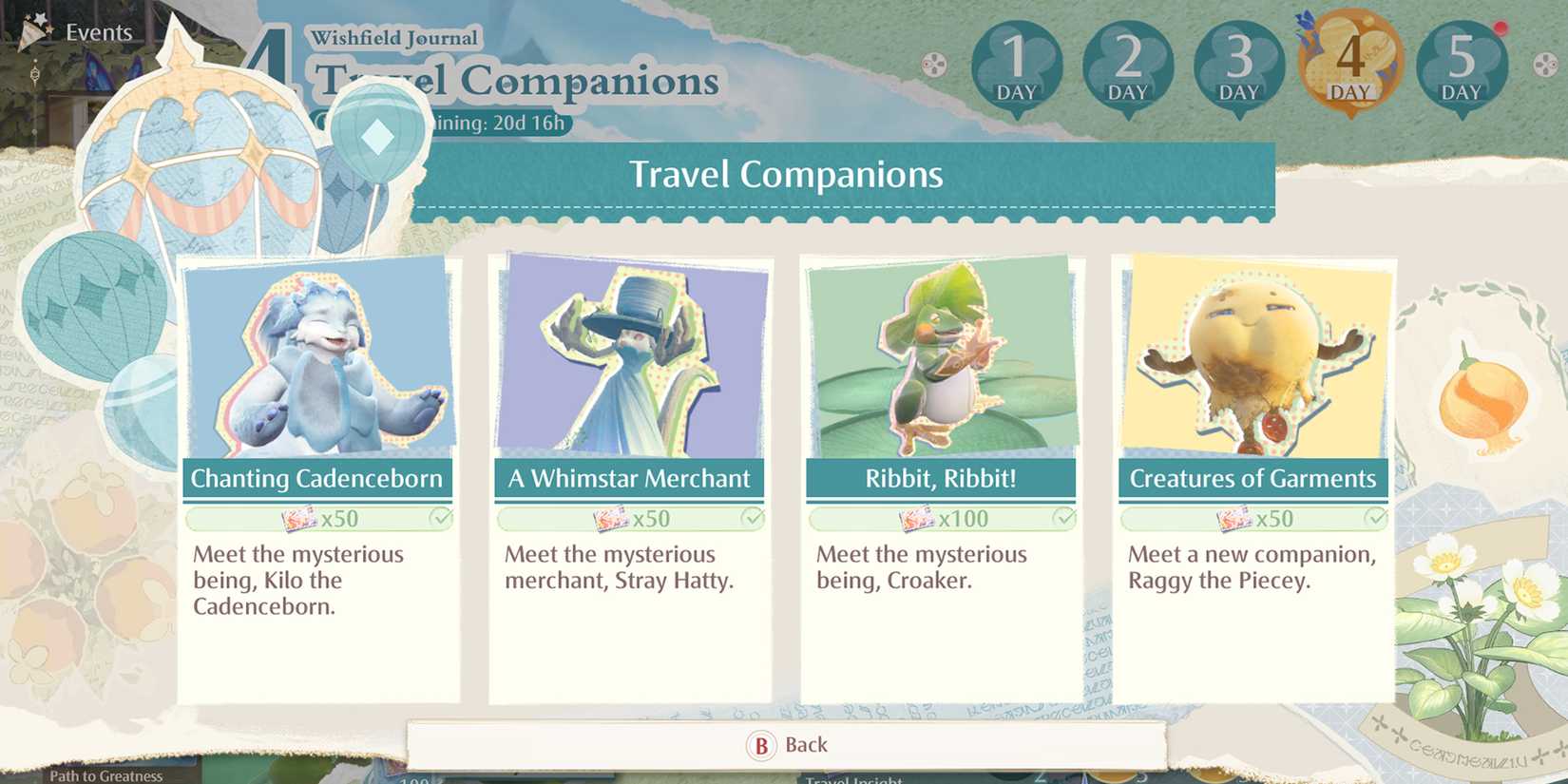Click the checkmark on A Whimstar Merchant reward bar
The width and height of the screenshot is (1568, 784).
point(753,519)
